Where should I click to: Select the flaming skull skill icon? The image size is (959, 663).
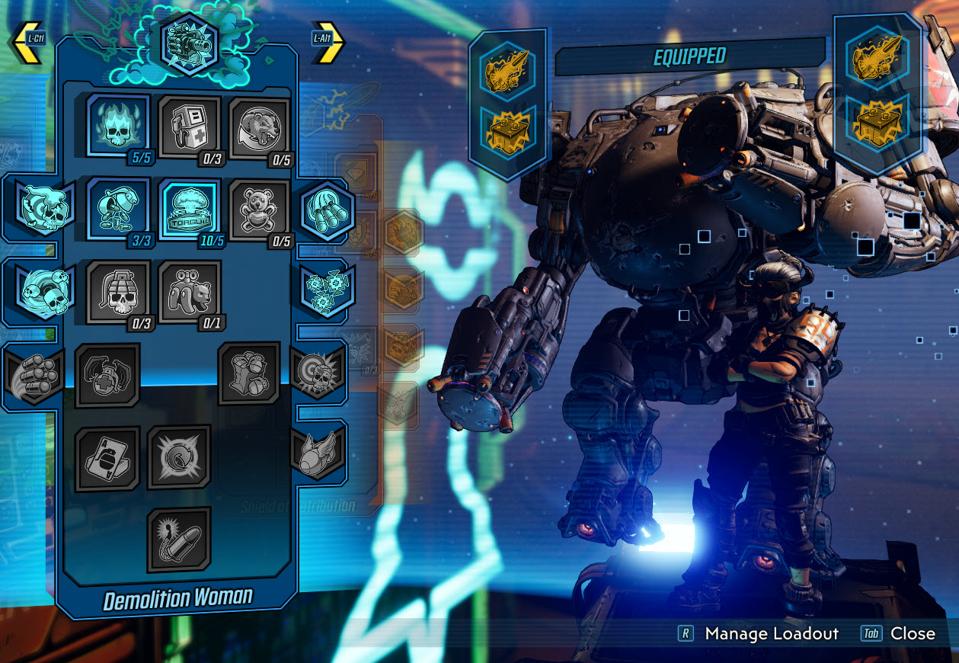pos(118,125)
